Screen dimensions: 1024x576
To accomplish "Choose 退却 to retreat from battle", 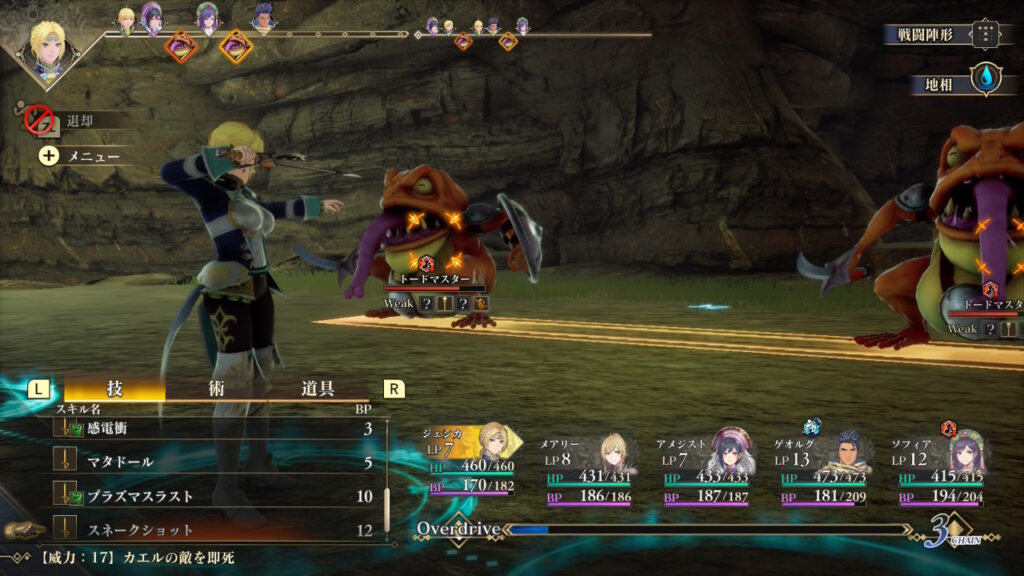I will tap(78, 120).
